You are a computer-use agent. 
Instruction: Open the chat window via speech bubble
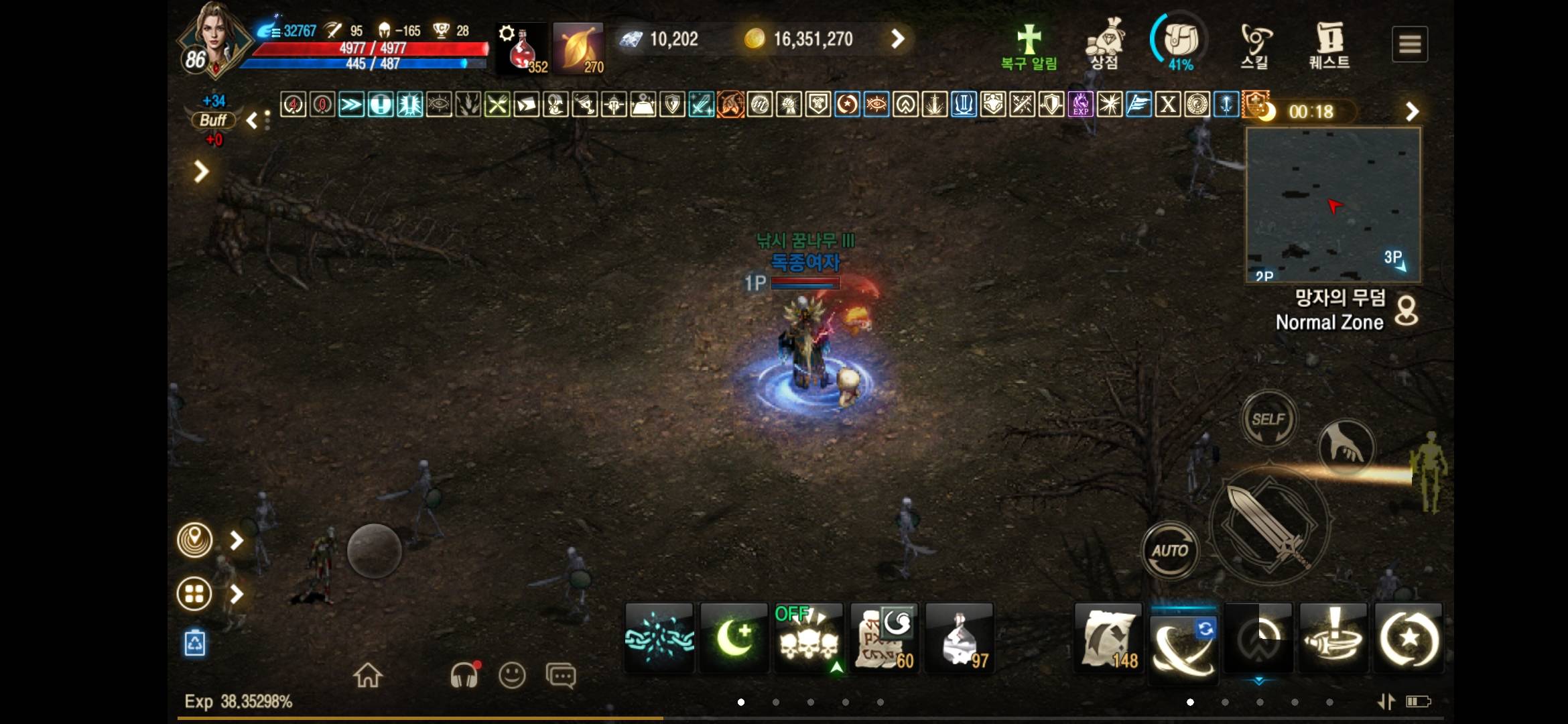560,675
